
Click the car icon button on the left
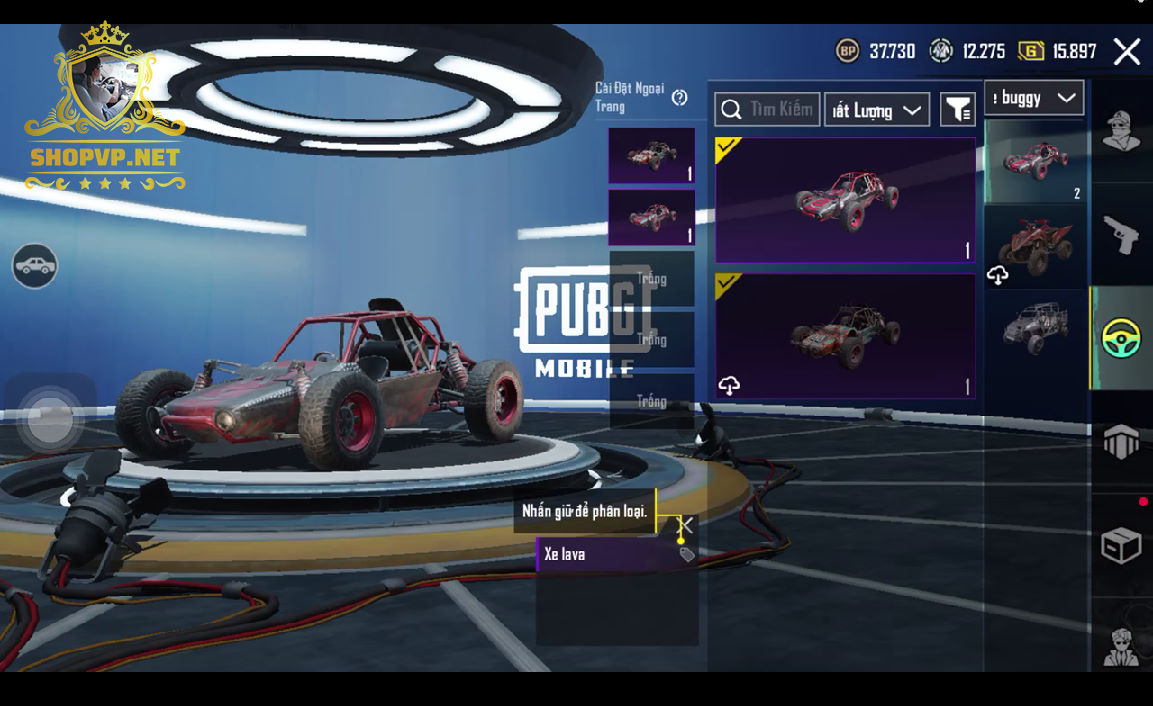click(x=35, y=266)
